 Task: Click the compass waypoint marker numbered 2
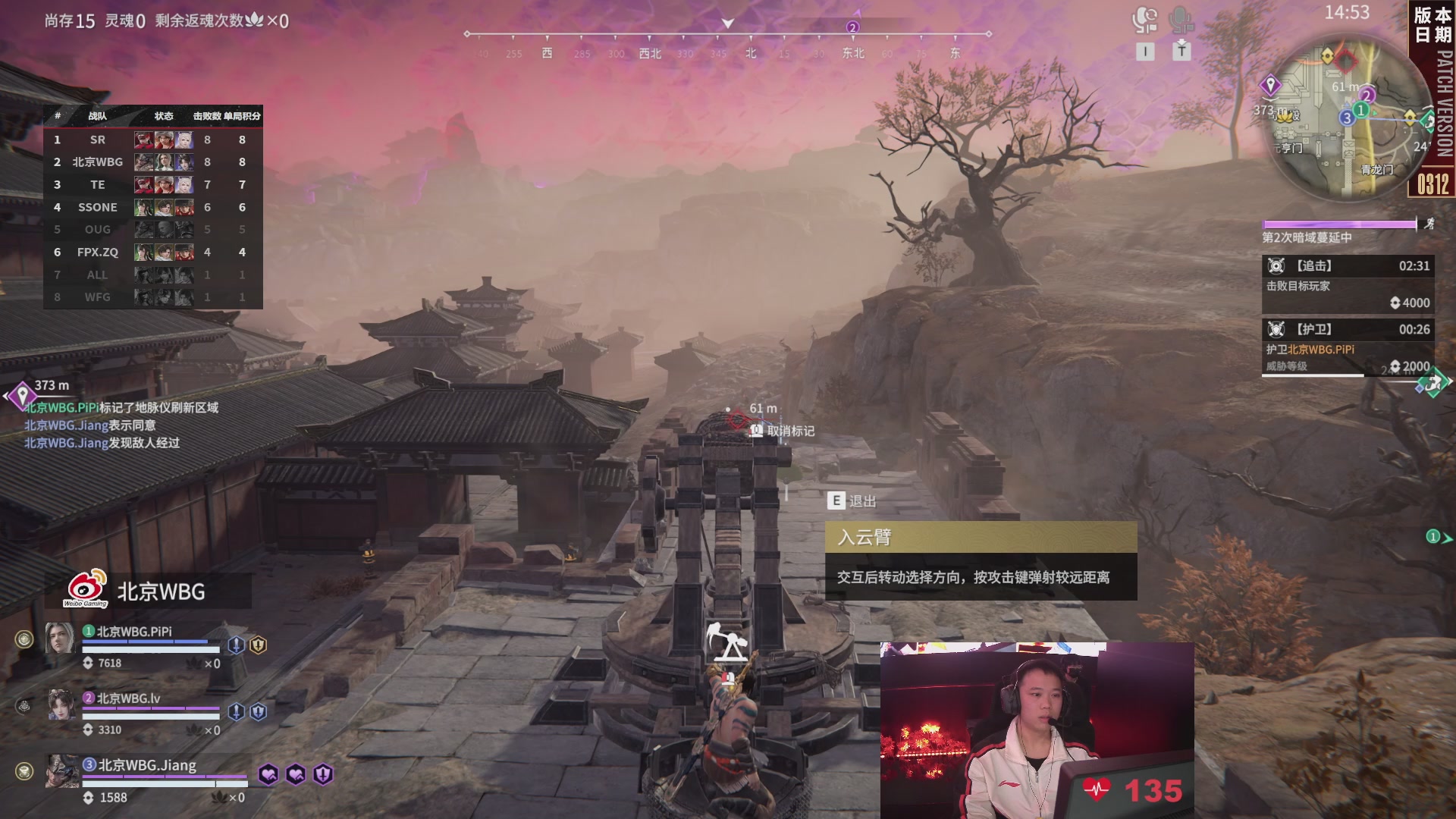click(x=852, y=27)
